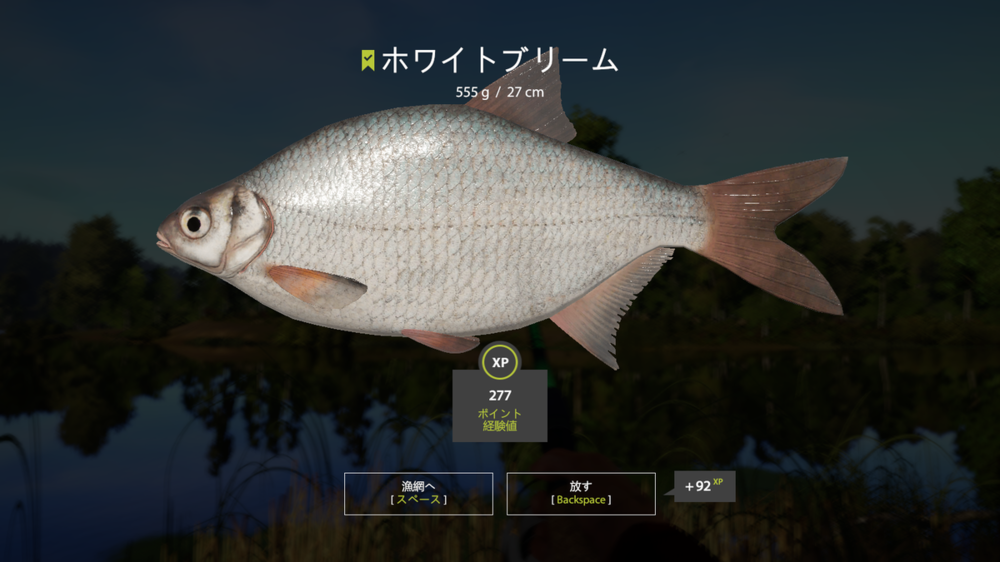Release the fish with 放す button
Screen dimensions: 1000x562
581,493
